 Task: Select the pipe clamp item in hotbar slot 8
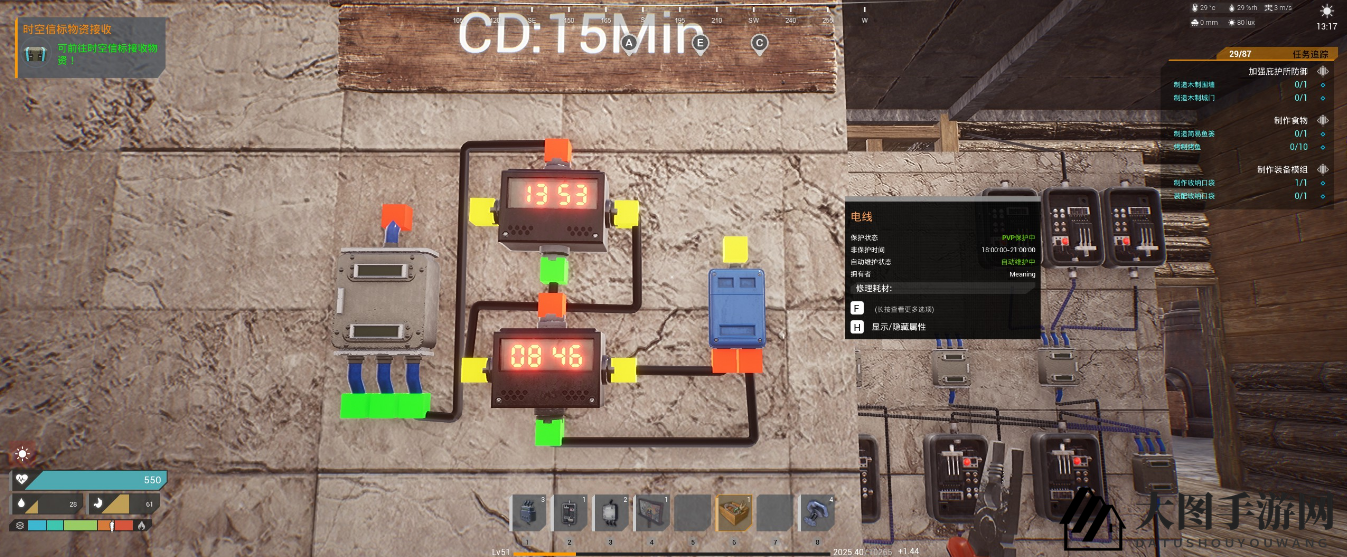(816, 513)
